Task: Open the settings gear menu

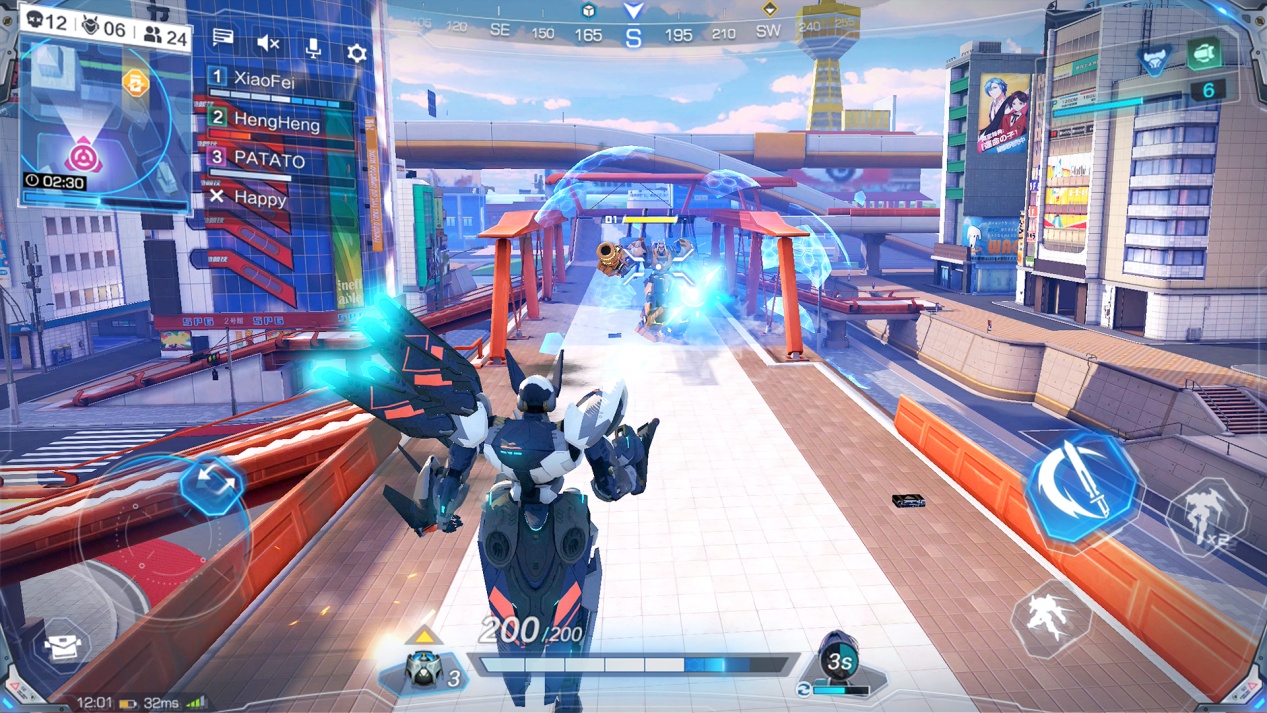Action: pyautogui.click(x=357, y=51)
